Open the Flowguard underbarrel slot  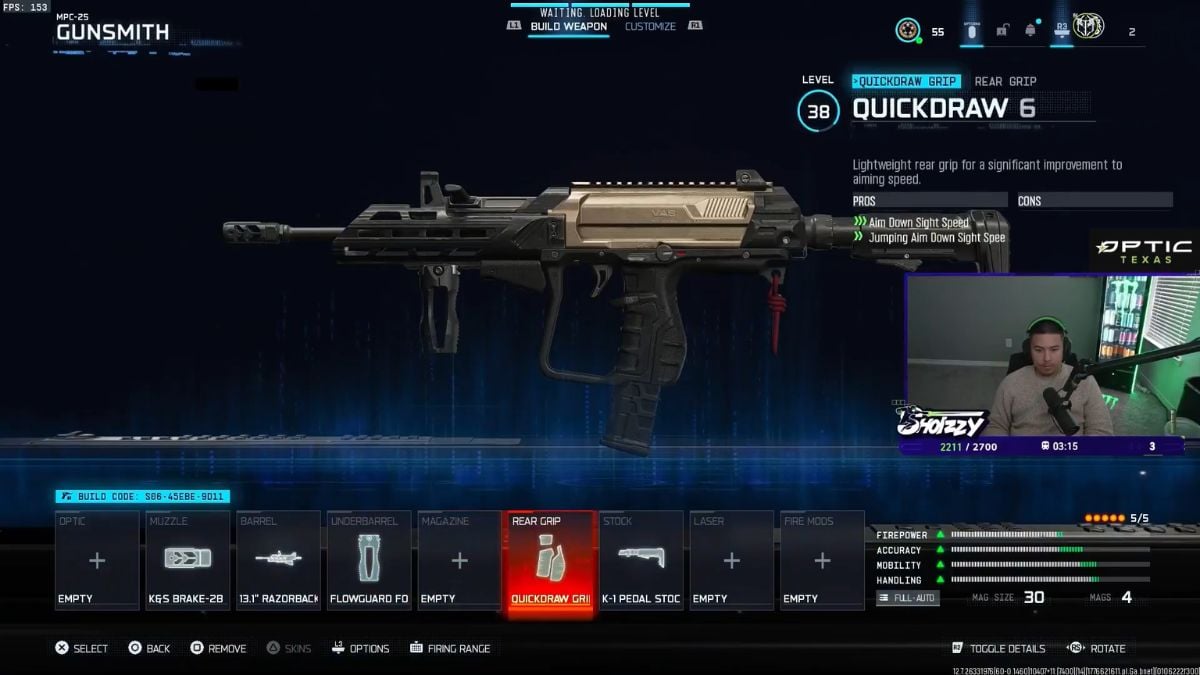point(369,560)
